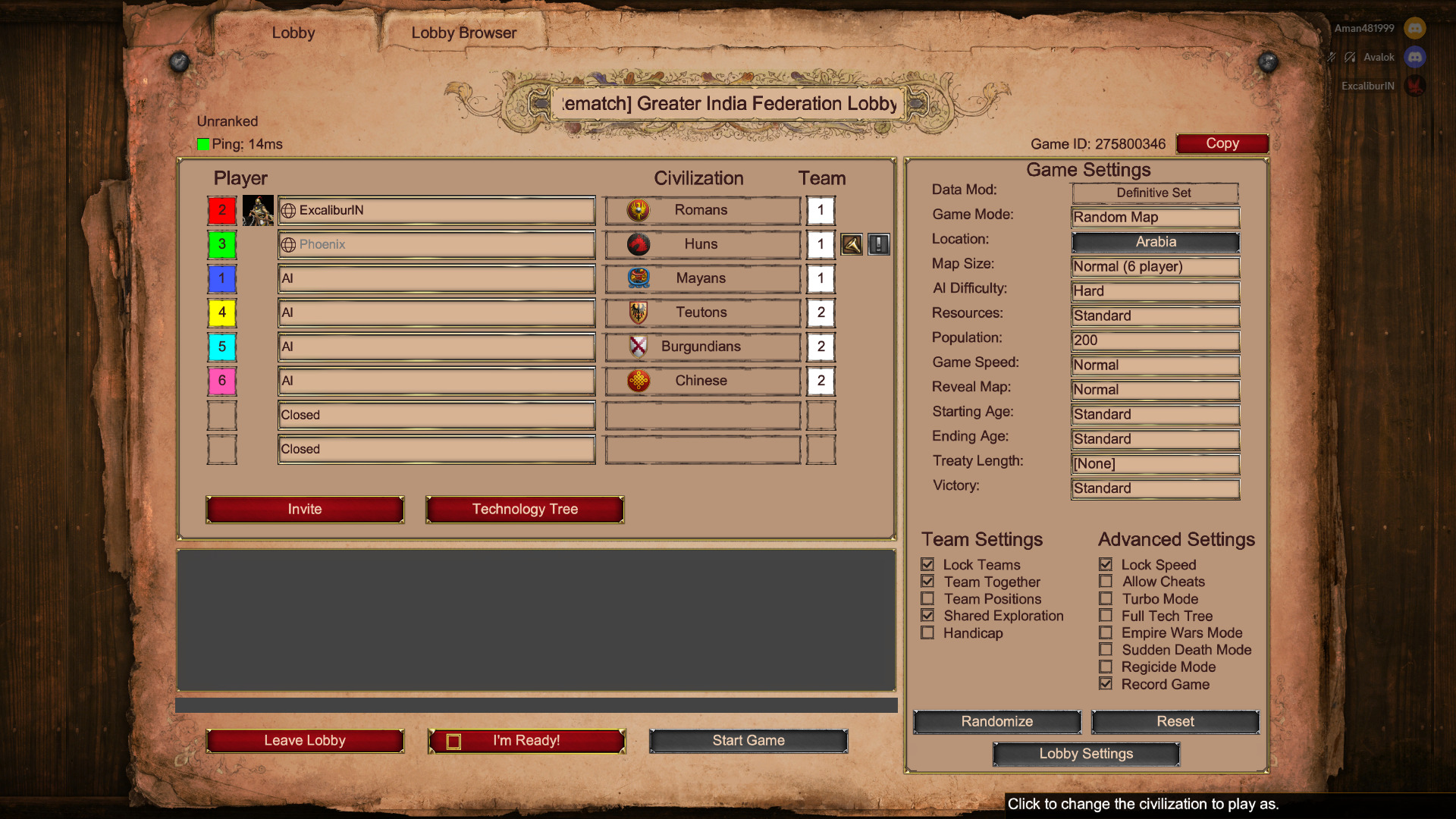Image resolution: width=1456 pixels, height=819 pixels.
Task: Click ExcaliburIN's red player color swatch
Action: click(221, 210)
